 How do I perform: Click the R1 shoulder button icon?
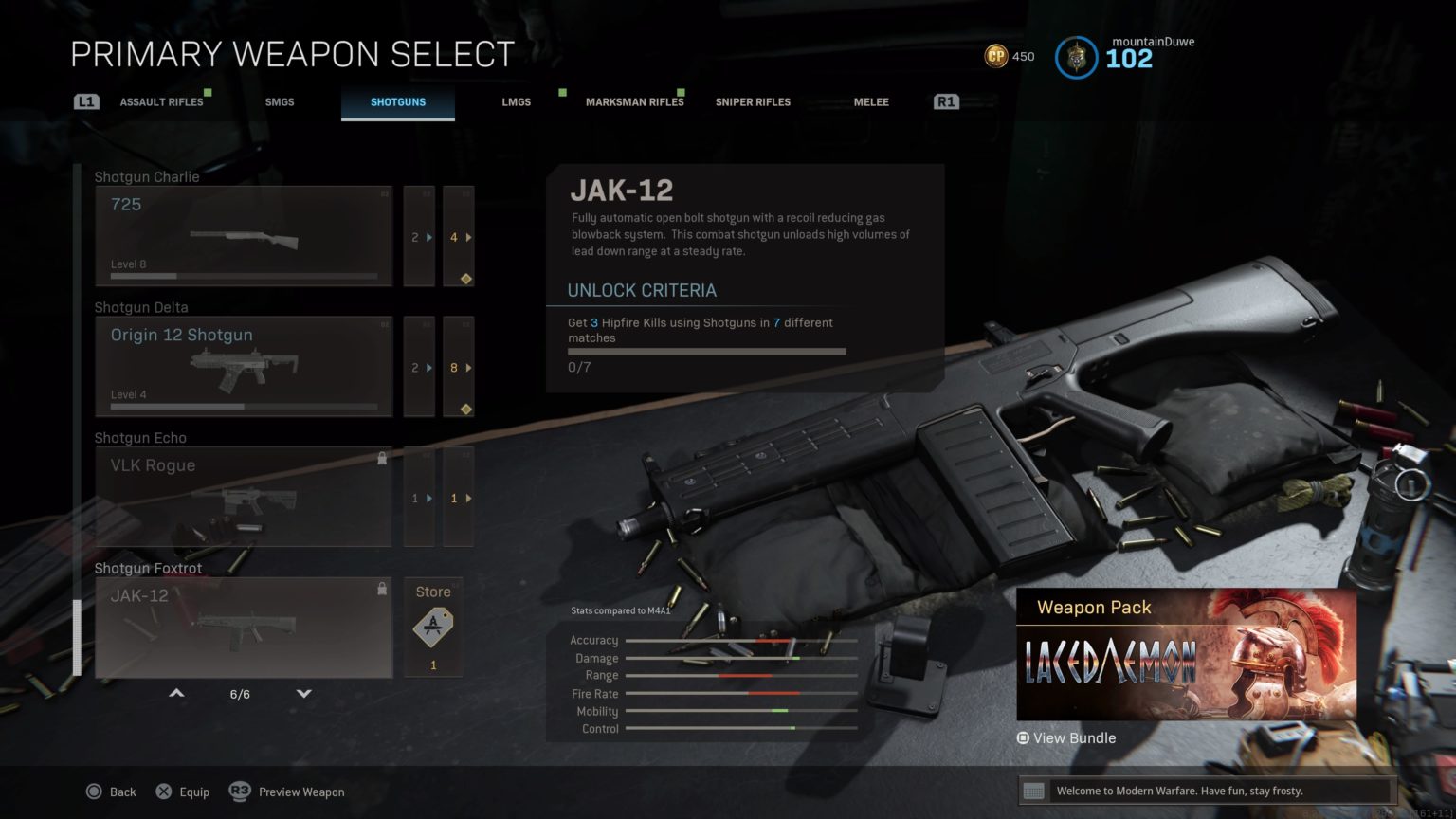coord(945,100)
